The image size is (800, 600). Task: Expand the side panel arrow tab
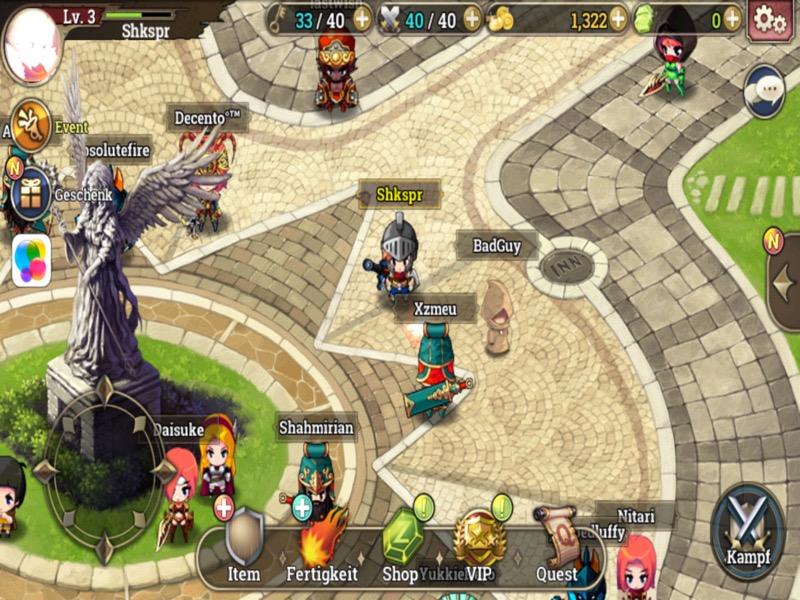[784, 282]
